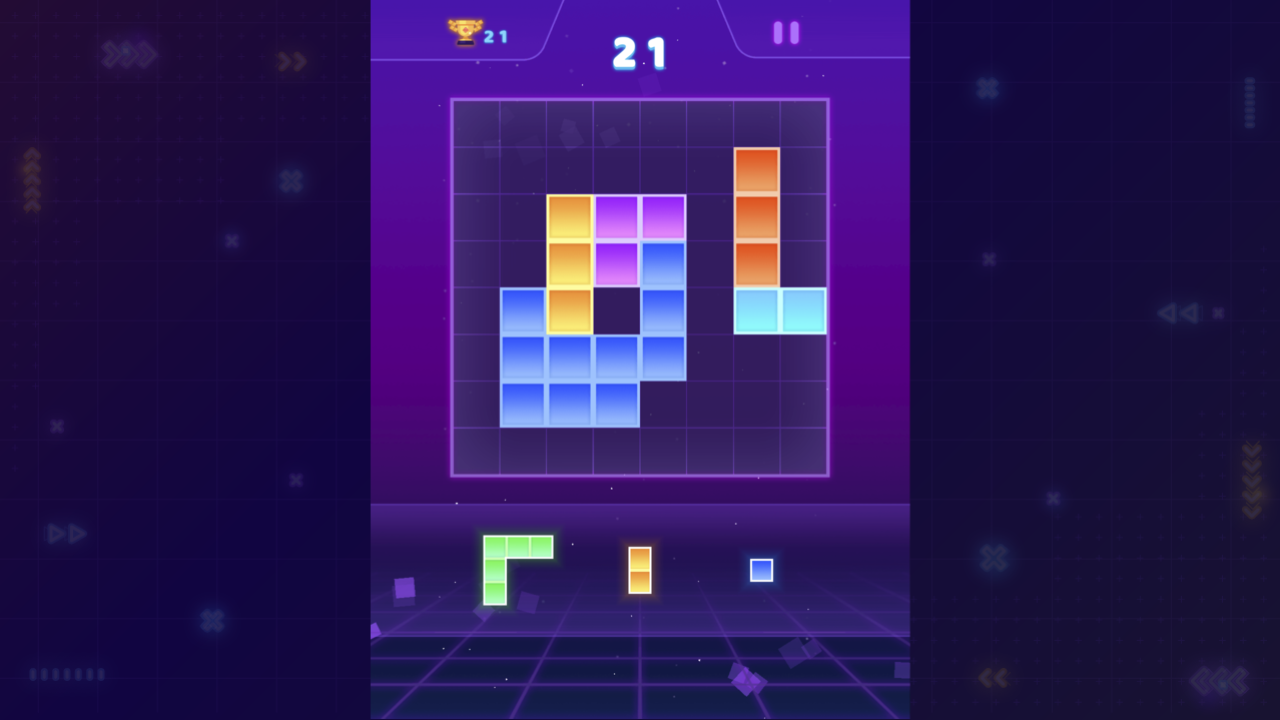
Task: Click the score number 21 at top center
Action: 640,52
